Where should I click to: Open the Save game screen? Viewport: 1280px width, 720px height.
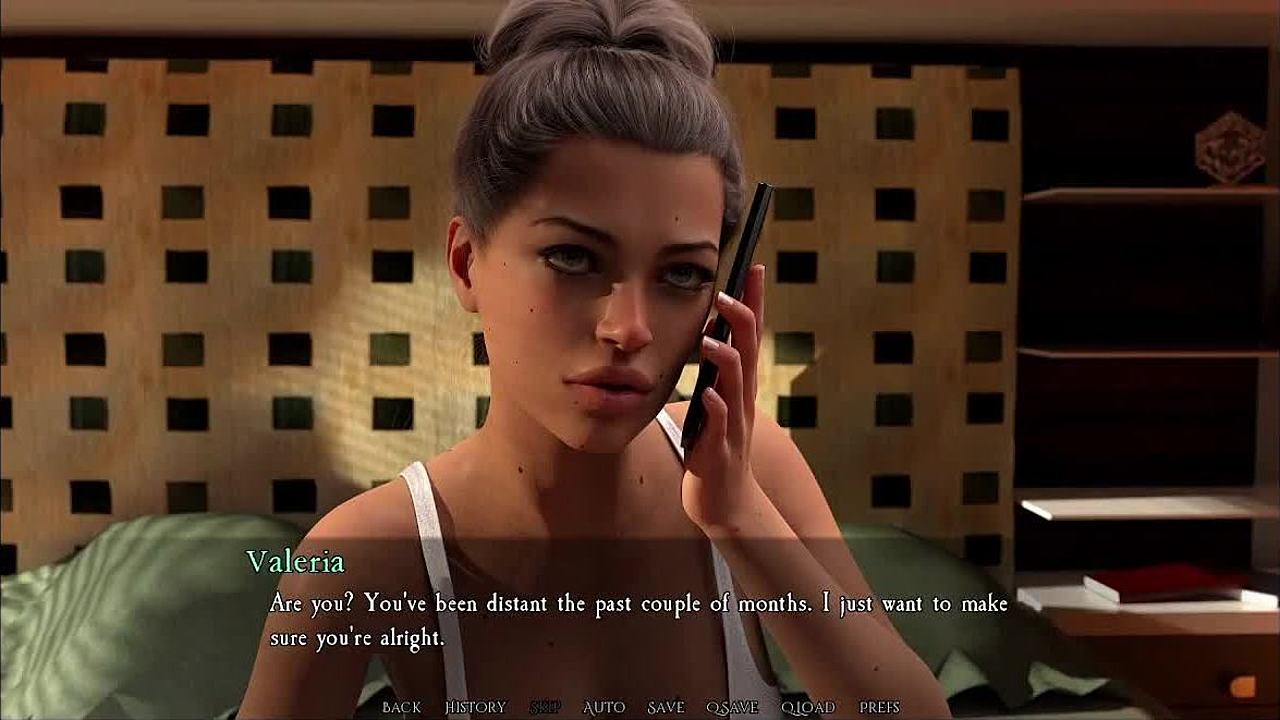click(x=665, y=707)
